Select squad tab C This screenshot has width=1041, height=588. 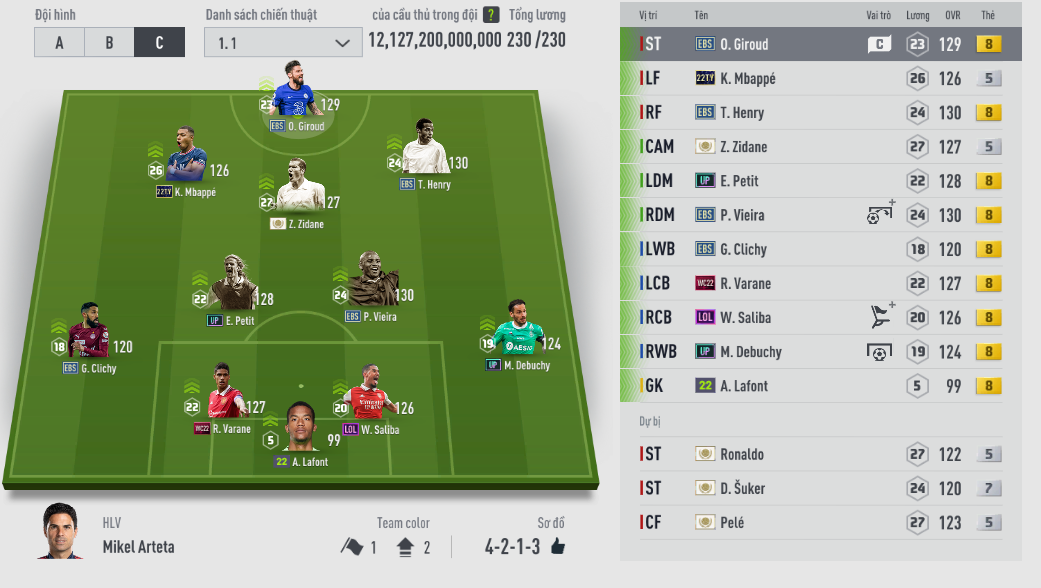160,42
